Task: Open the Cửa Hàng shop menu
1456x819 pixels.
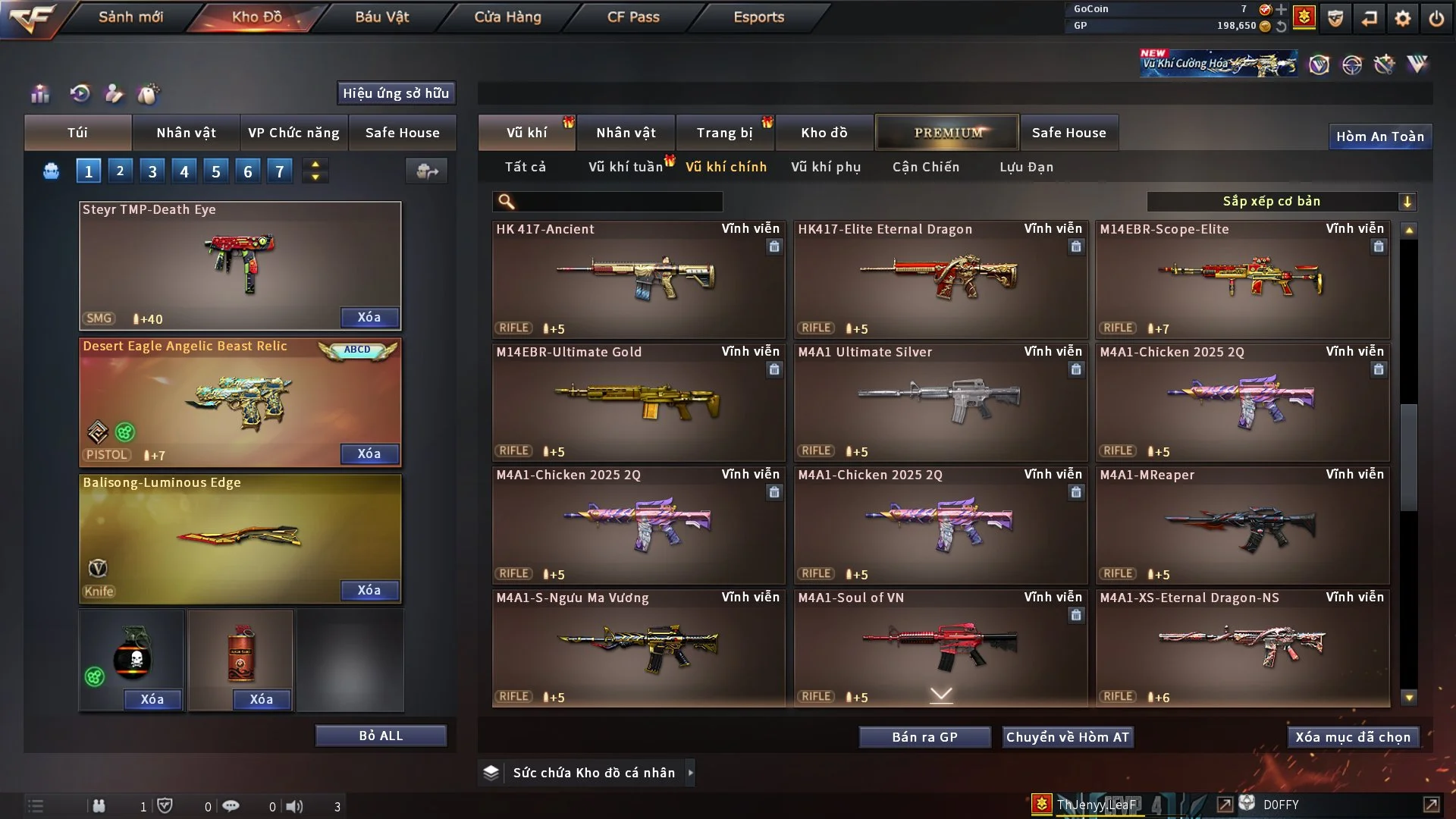Action: tap(507, 17)
